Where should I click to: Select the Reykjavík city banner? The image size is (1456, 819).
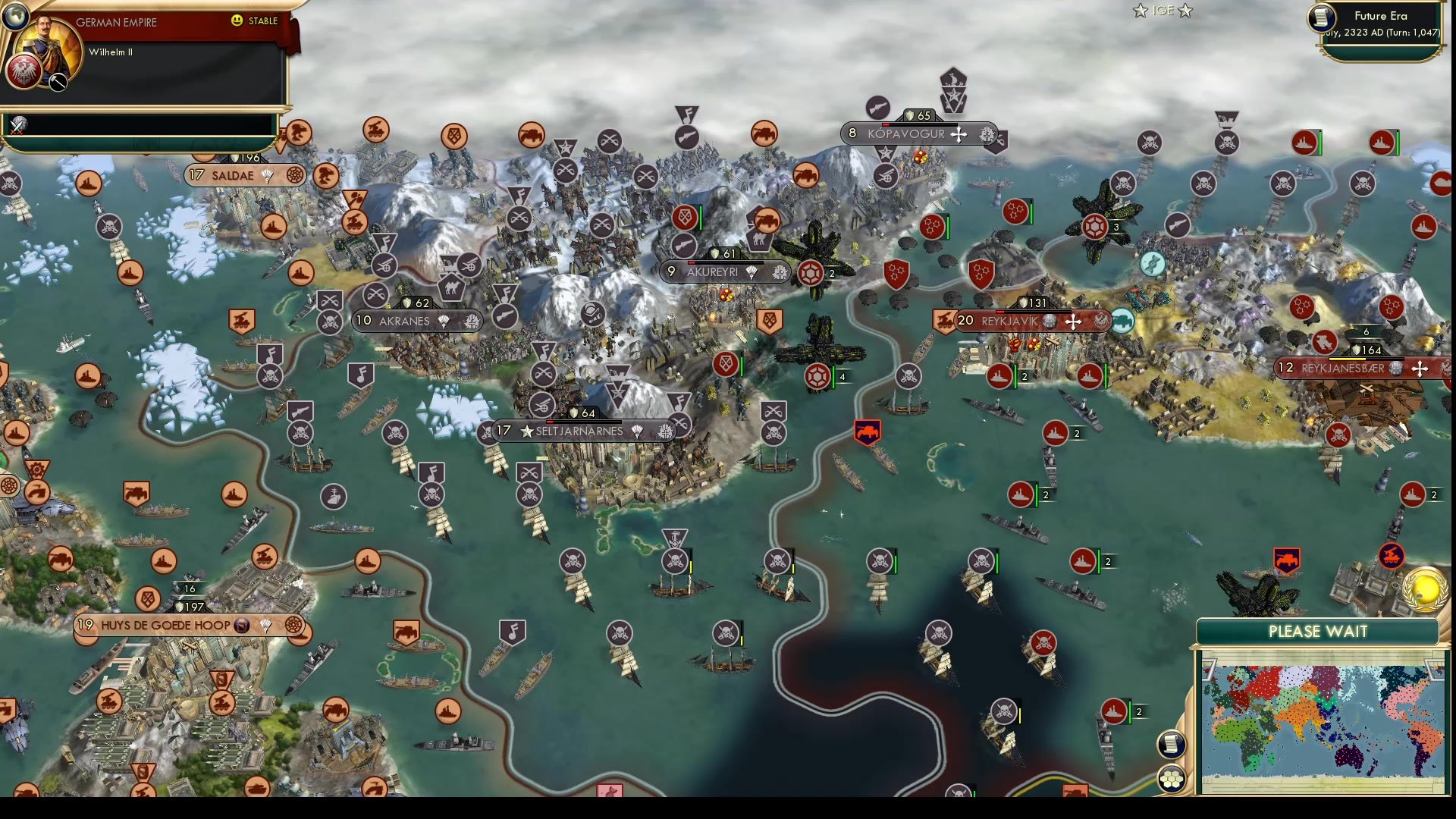point(1009,321)
